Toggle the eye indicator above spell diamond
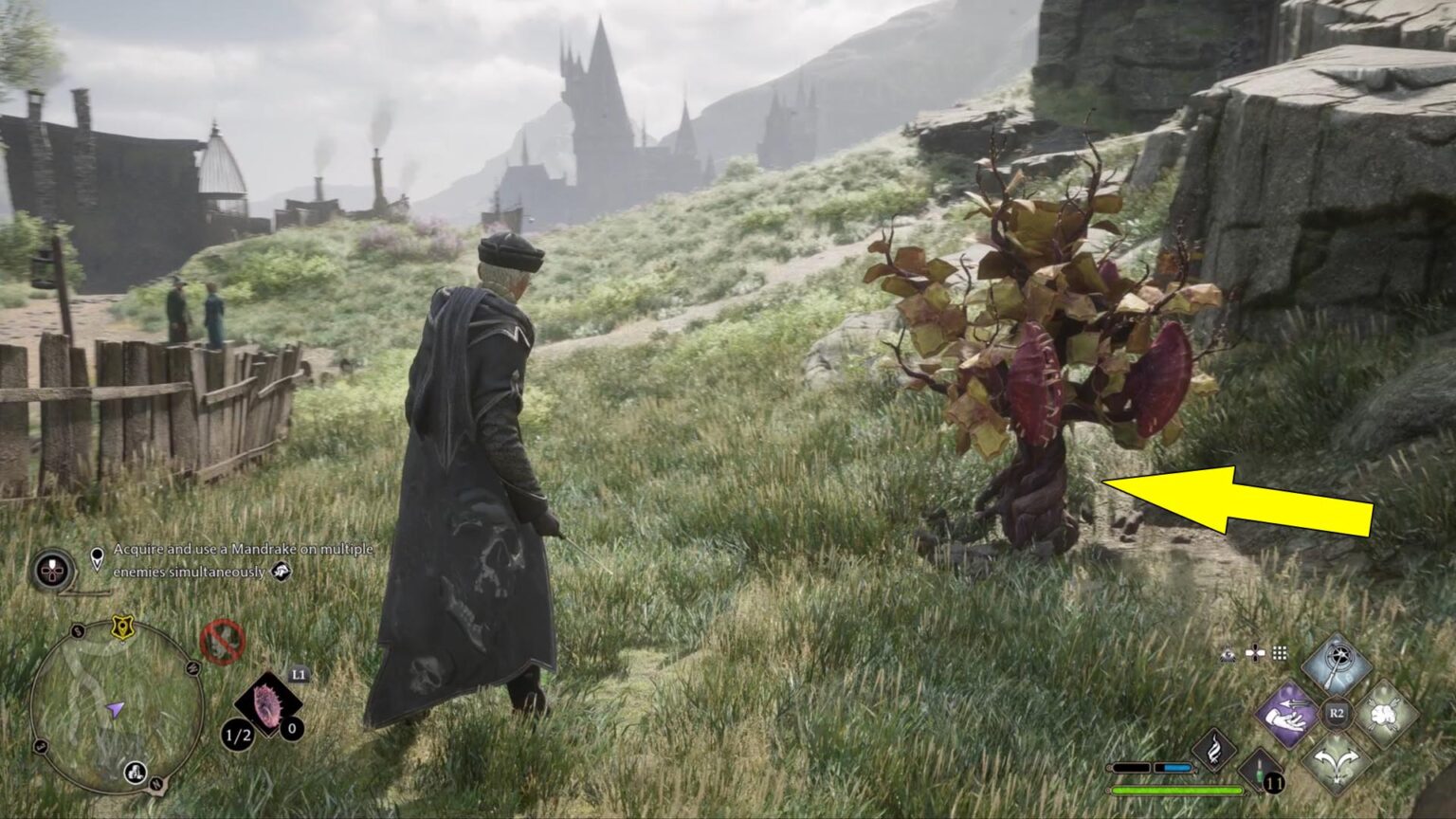This screenshot has width=1456, height=819. coord(1228,654)
